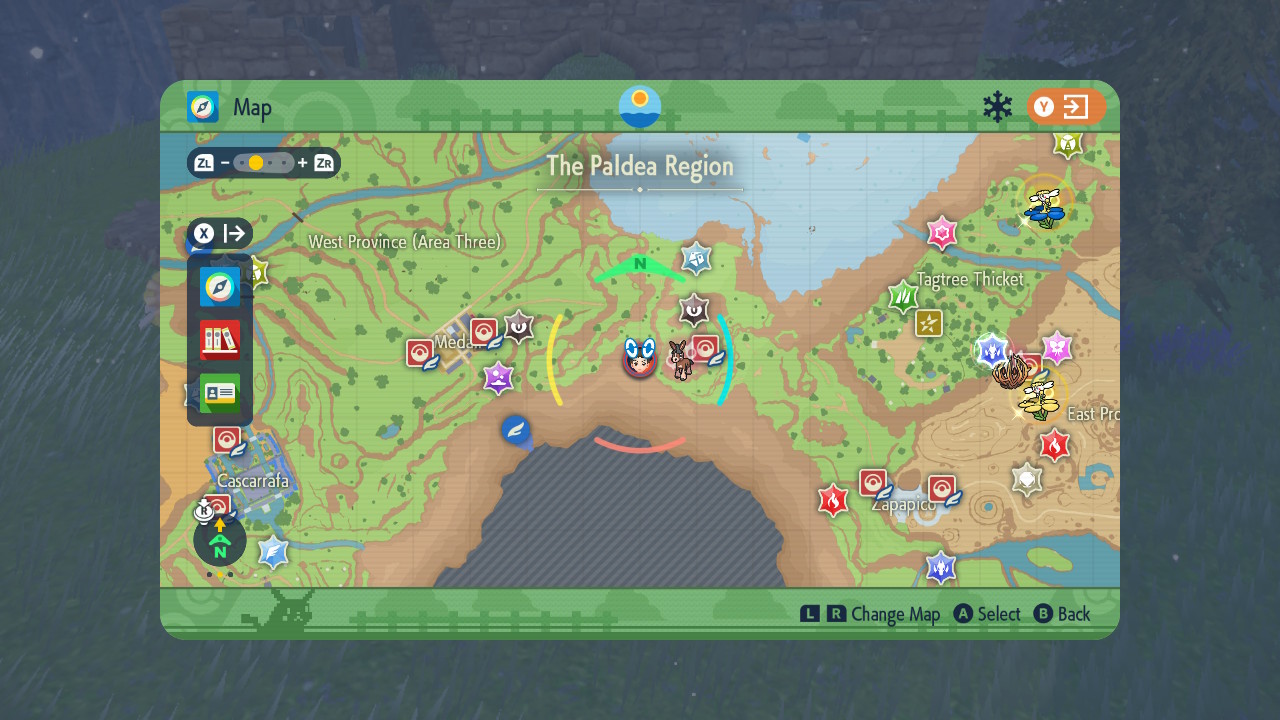The width and height of the screenshot is (1280, 720).
Task: Select the green Grass Tera Raid crystal
Action: pyautogui.click(x=903, y=297)
